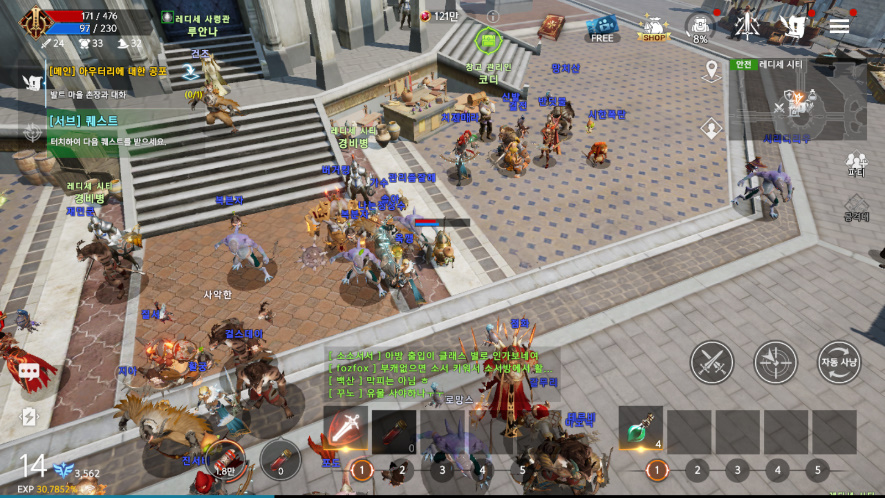Switch skill bar to page 3
Viewport: 885px width, 498px height.
tap(441, 470)
